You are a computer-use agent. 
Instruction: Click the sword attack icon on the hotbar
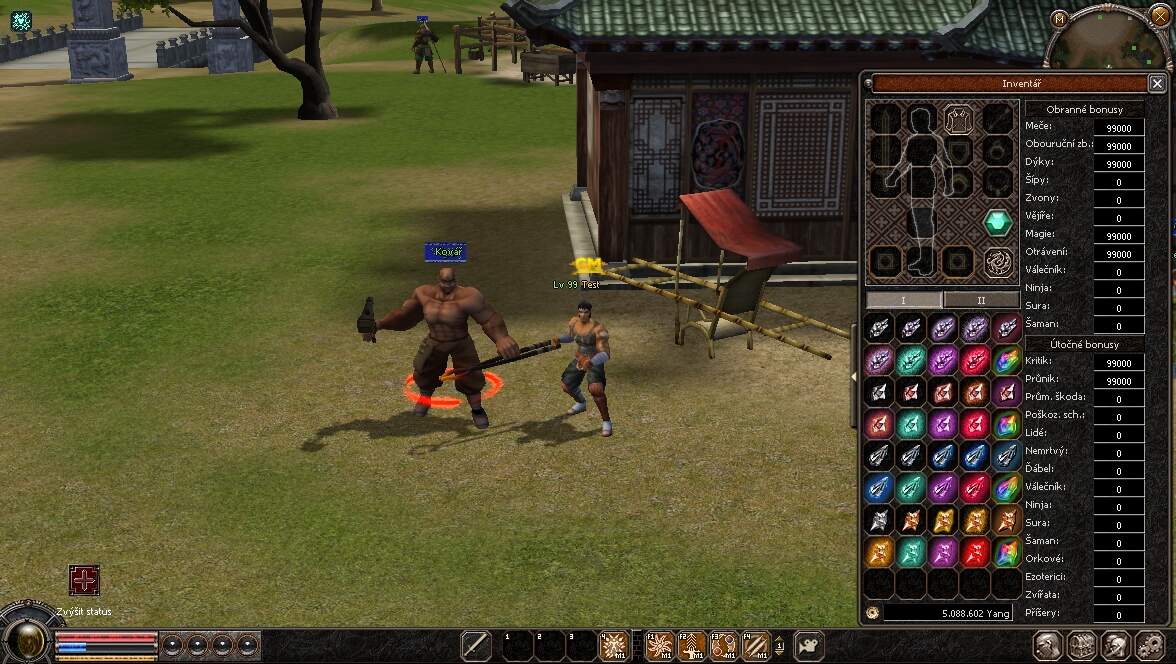pos(476,646)
